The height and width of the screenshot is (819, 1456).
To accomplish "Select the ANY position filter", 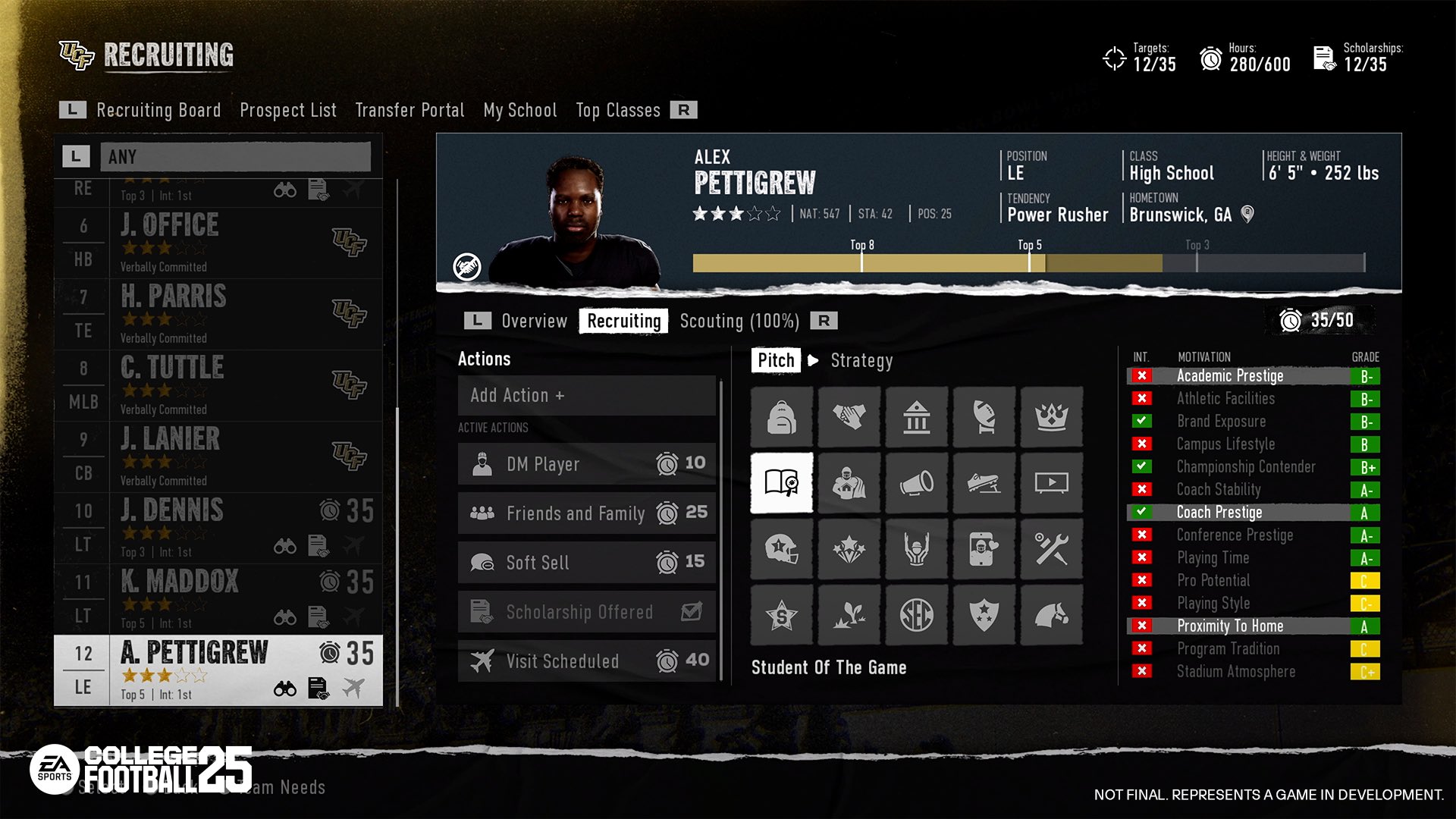I will [235, 157].
